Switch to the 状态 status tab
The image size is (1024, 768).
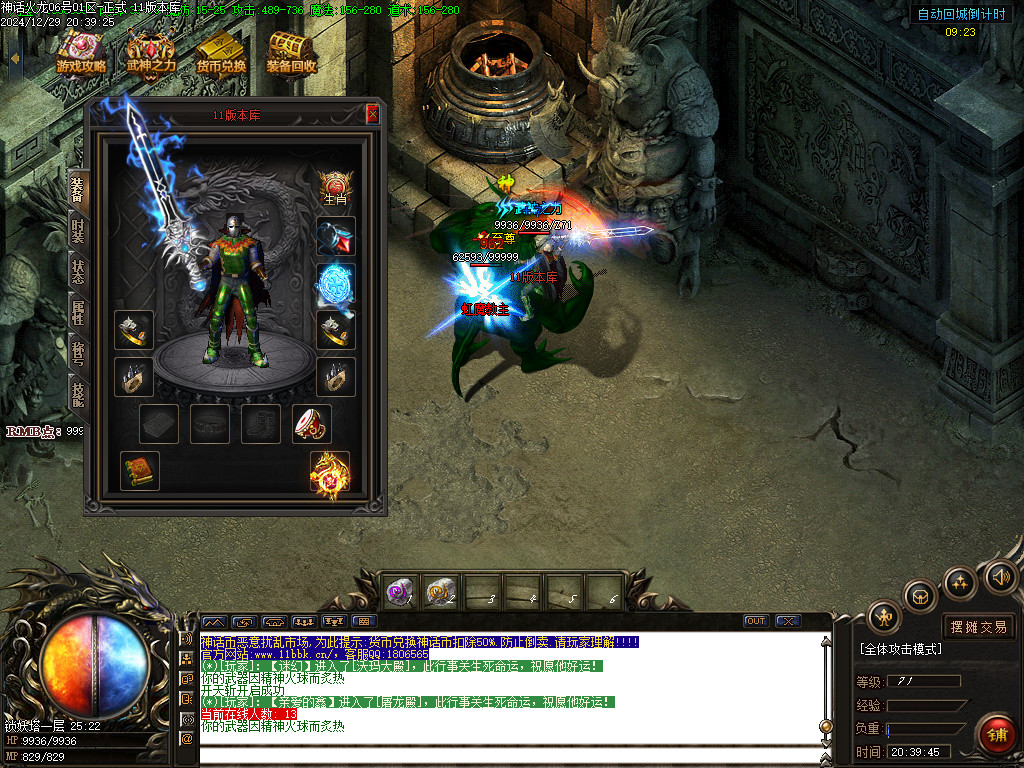click(78, 272)
